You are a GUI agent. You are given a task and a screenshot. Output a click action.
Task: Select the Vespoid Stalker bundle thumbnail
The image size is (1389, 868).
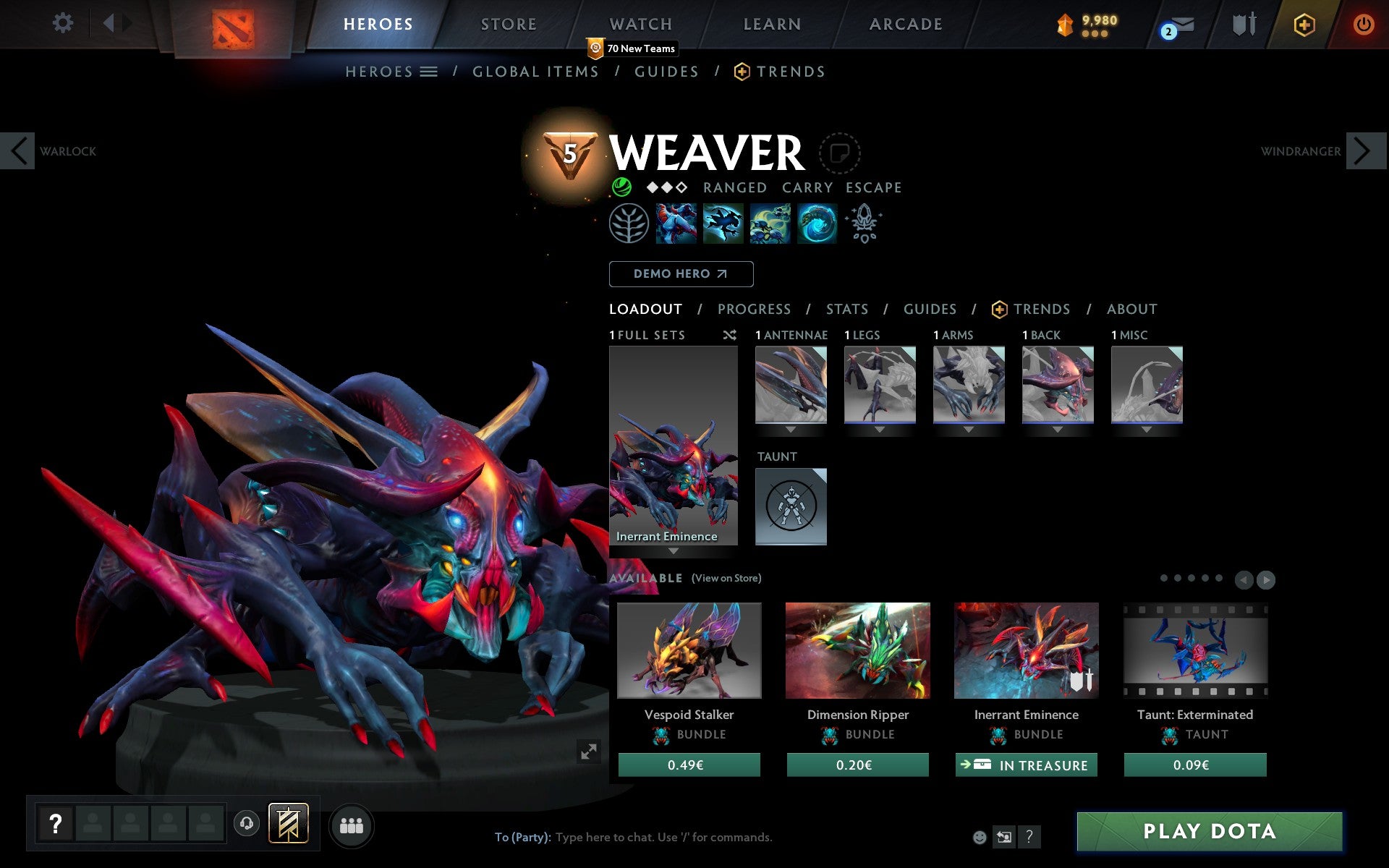pyautogui.click(x=689, y=650)
